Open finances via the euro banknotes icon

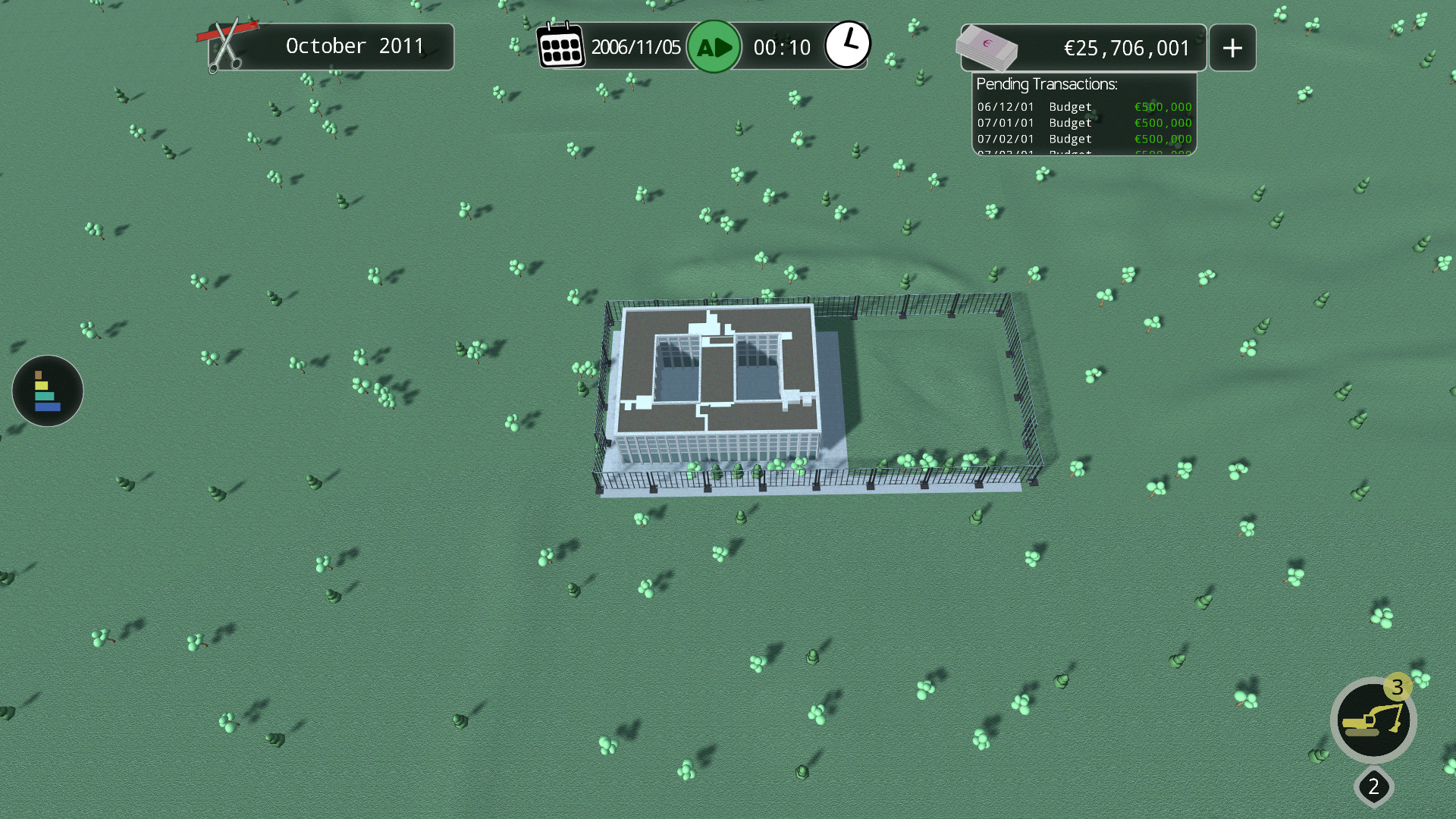987,47
